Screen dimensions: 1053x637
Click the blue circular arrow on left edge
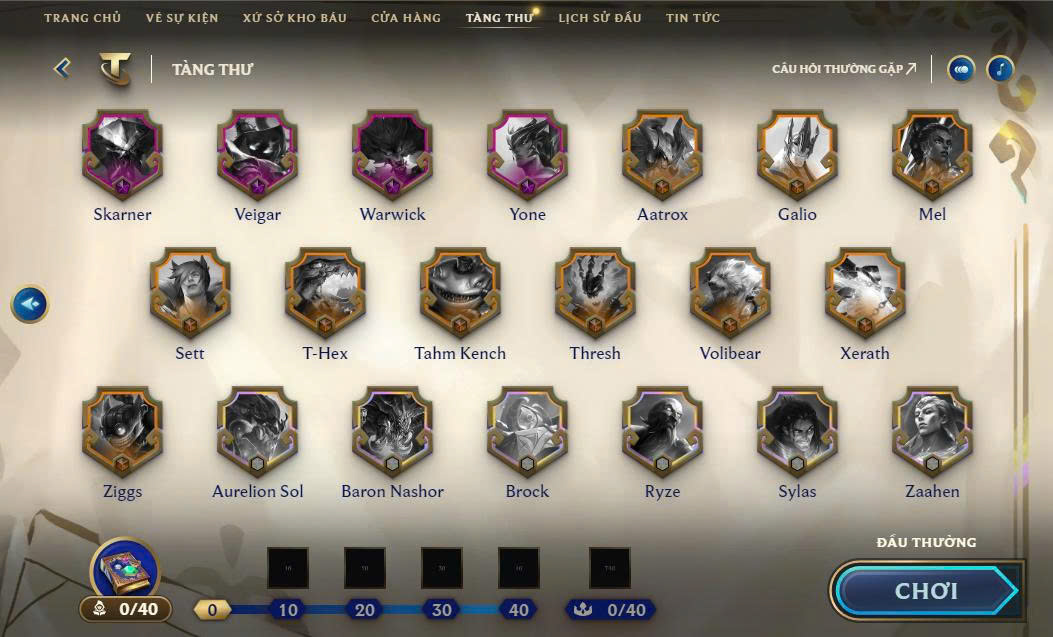[30, 303]
